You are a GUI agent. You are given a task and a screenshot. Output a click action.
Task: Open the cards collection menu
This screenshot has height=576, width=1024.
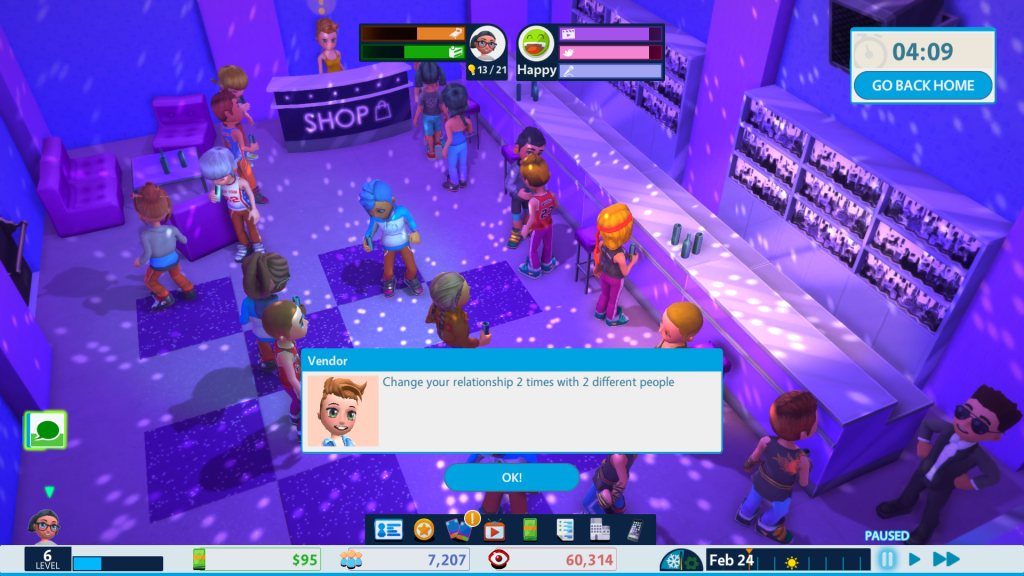[458, 530]
